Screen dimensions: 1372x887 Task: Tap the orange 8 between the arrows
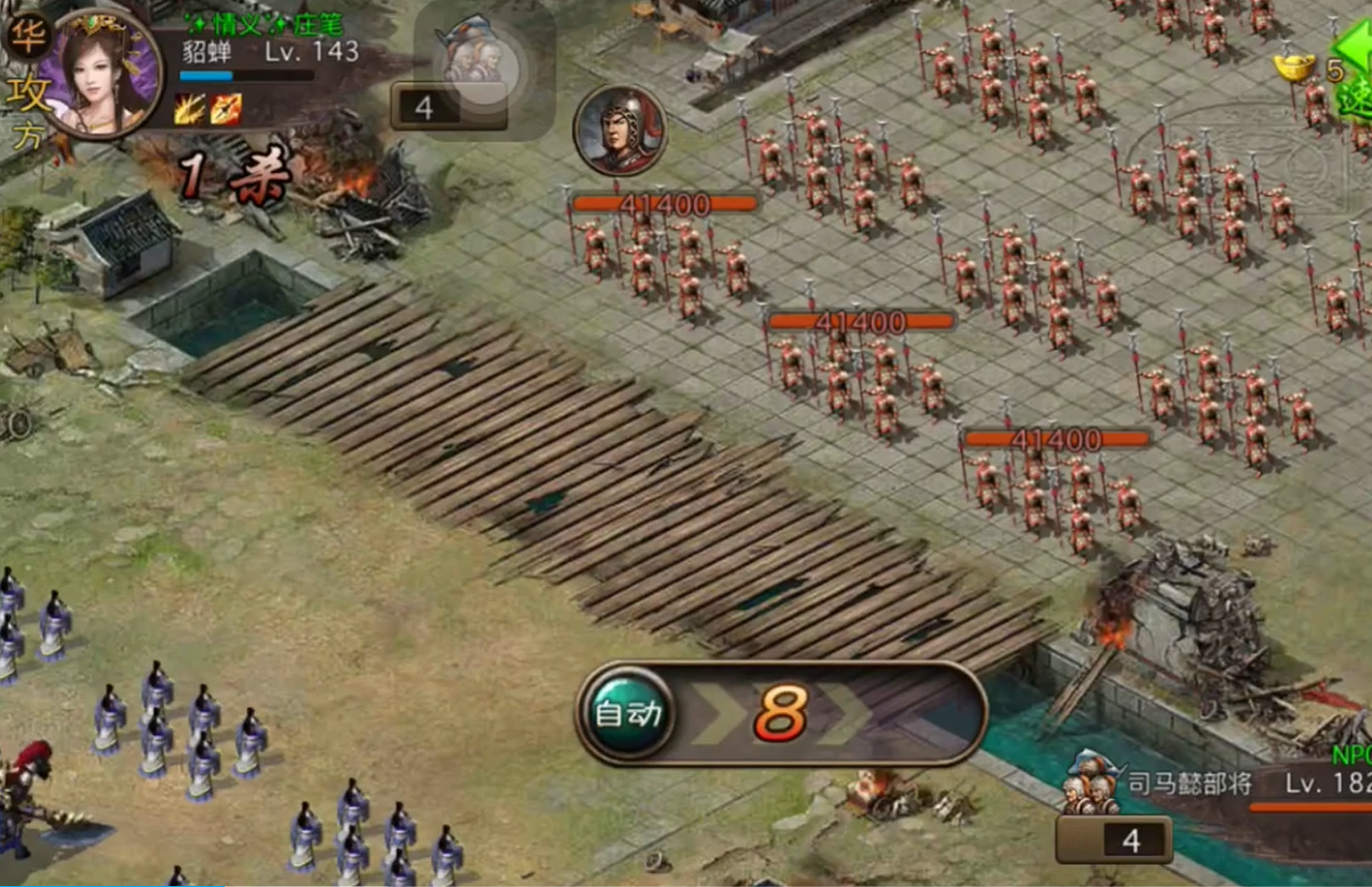click(780, 714)
